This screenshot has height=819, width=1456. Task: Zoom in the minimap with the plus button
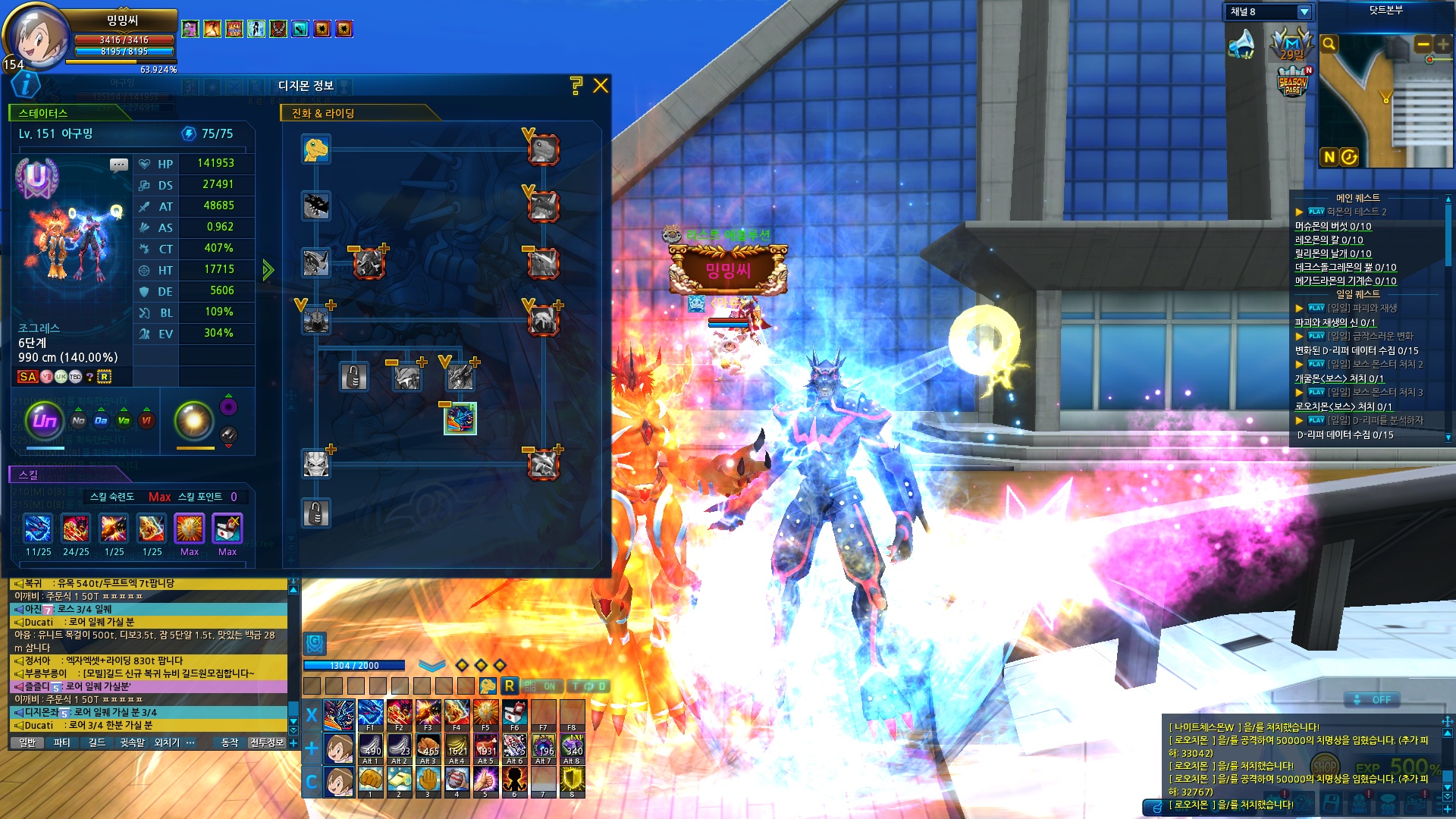tap(1442, 45)
